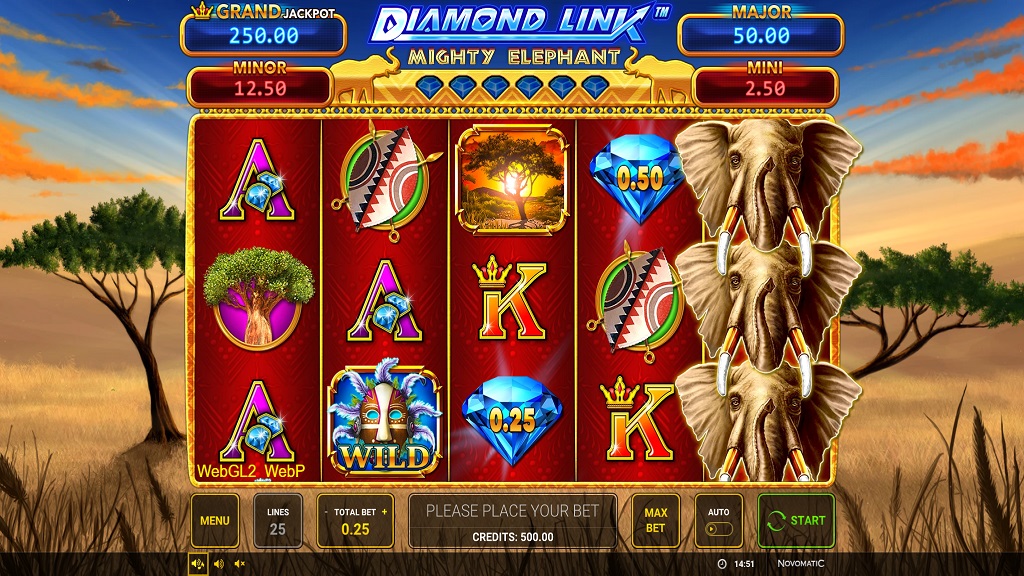Click the Lines 25 selector
This screenshot has height=576, width=1024.
click(278, 521)
